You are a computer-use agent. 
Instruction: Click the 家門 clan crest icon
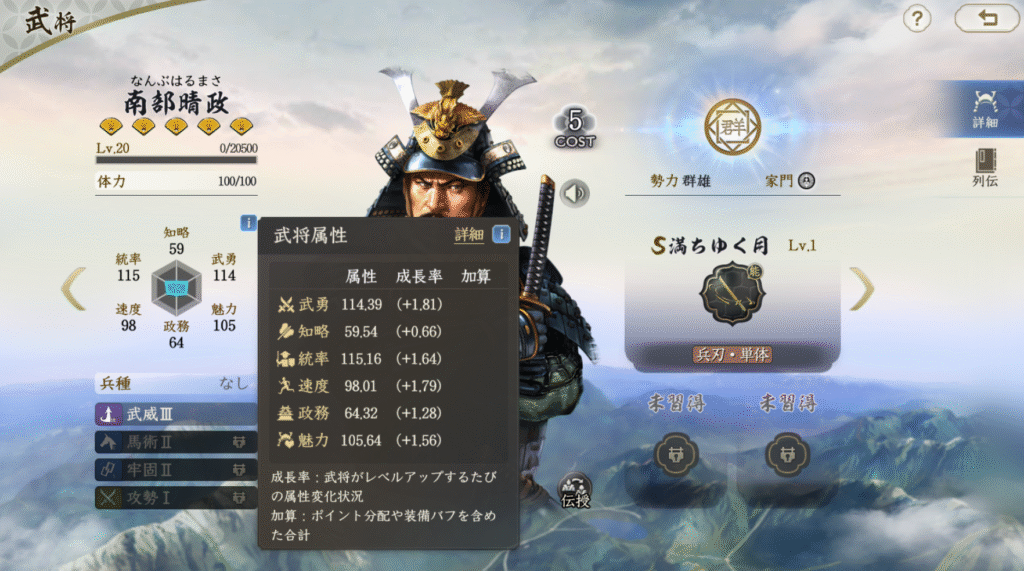[806, 181]
